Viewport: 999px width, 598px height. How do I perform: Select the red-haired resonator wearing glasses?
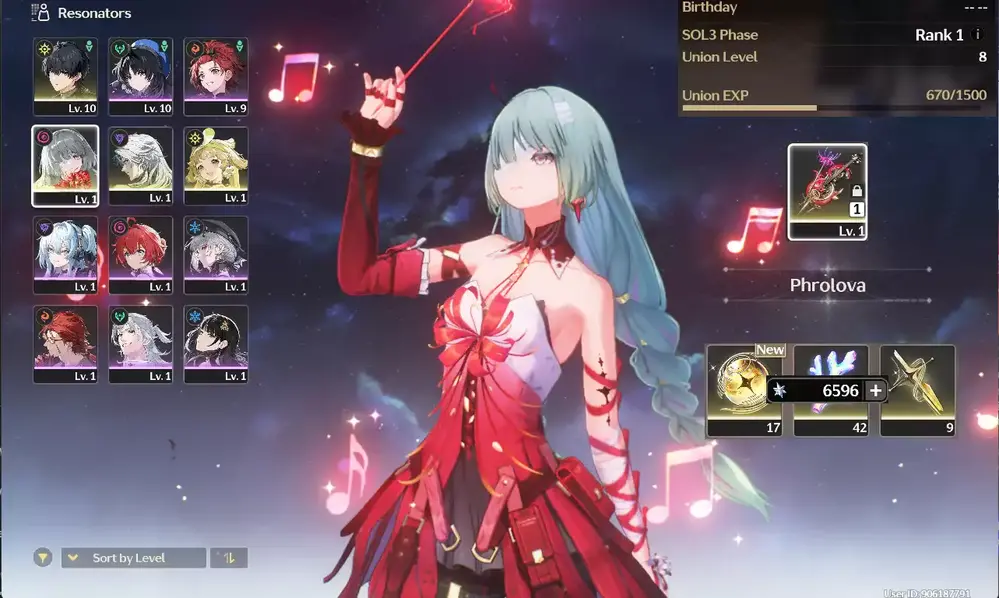(x=65, y=344)
